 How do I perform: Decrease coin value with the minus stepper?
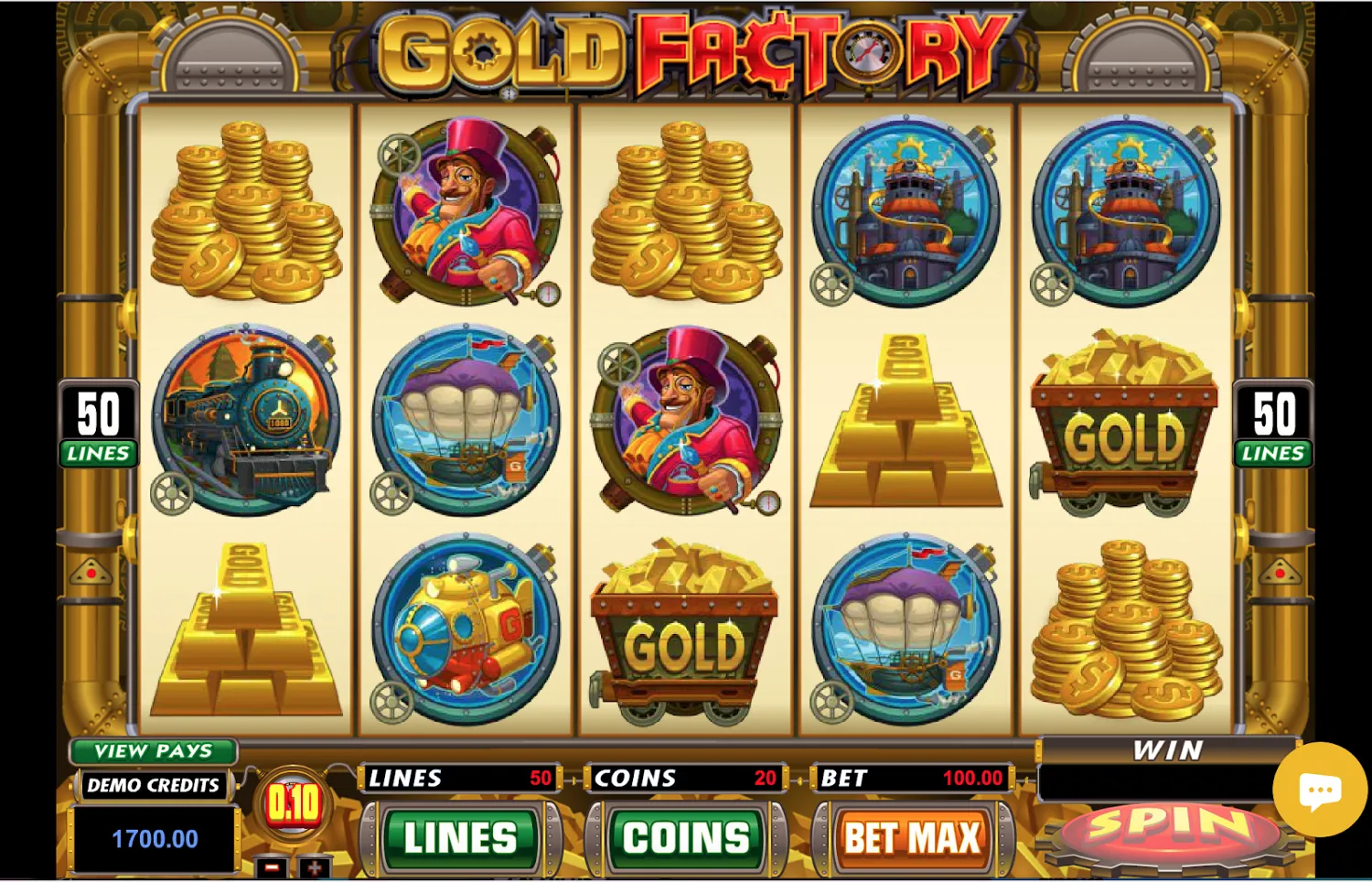click(270, 865)
